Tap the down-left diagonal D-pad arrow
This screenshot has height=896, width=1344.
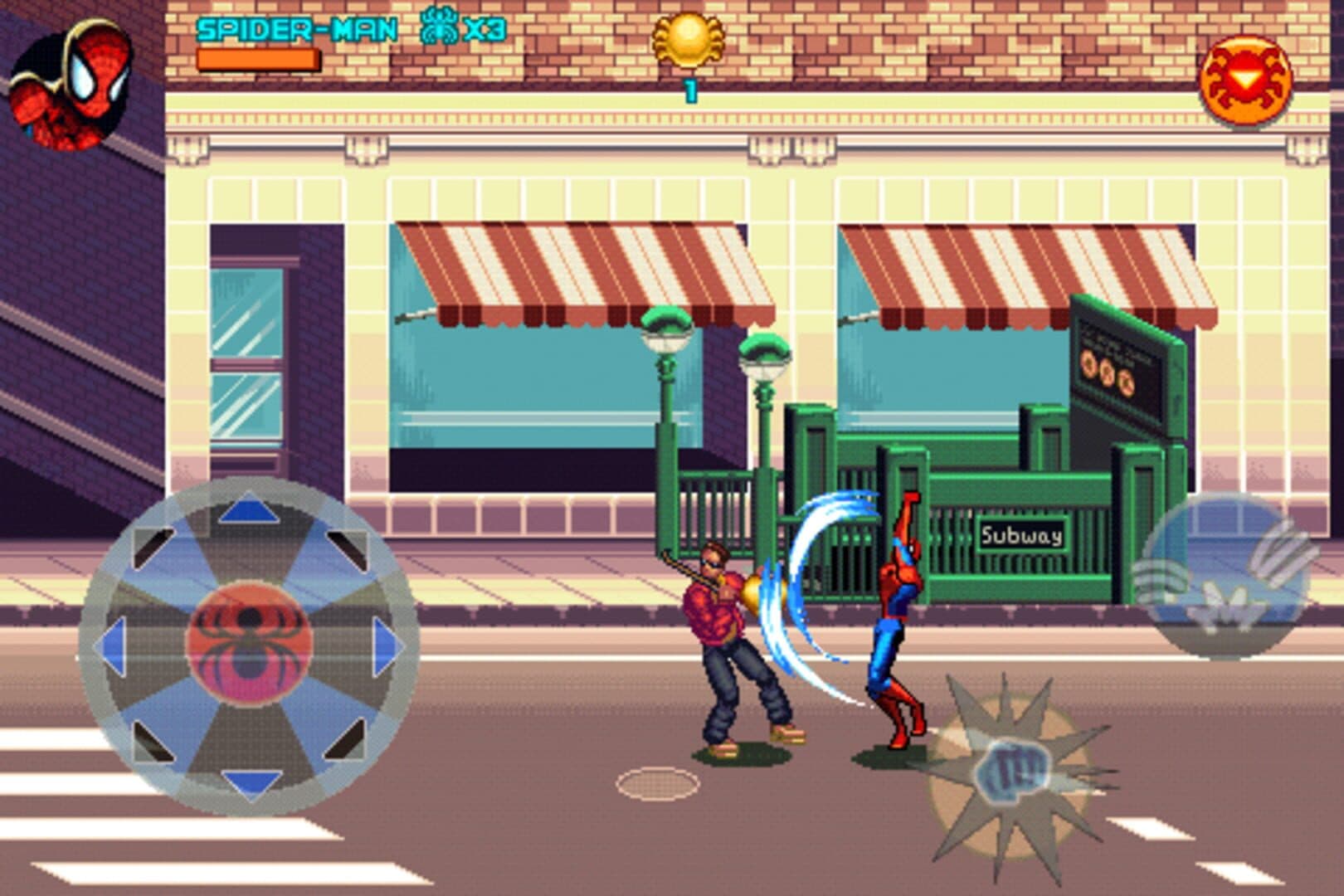[x=153, y=741]
